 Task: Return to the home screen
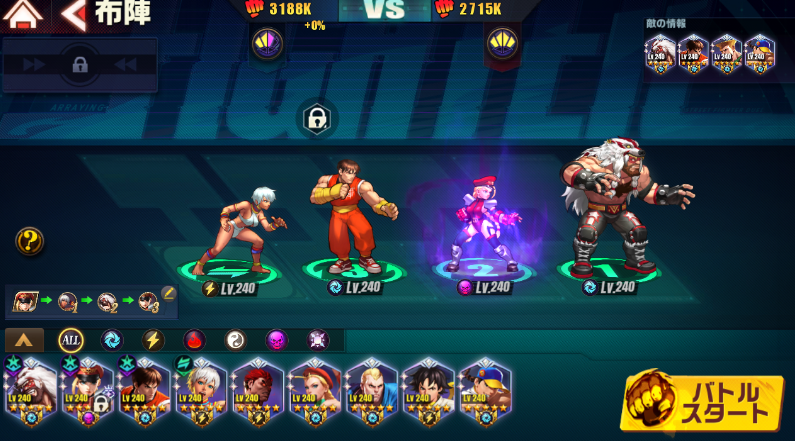pos(26,15)
